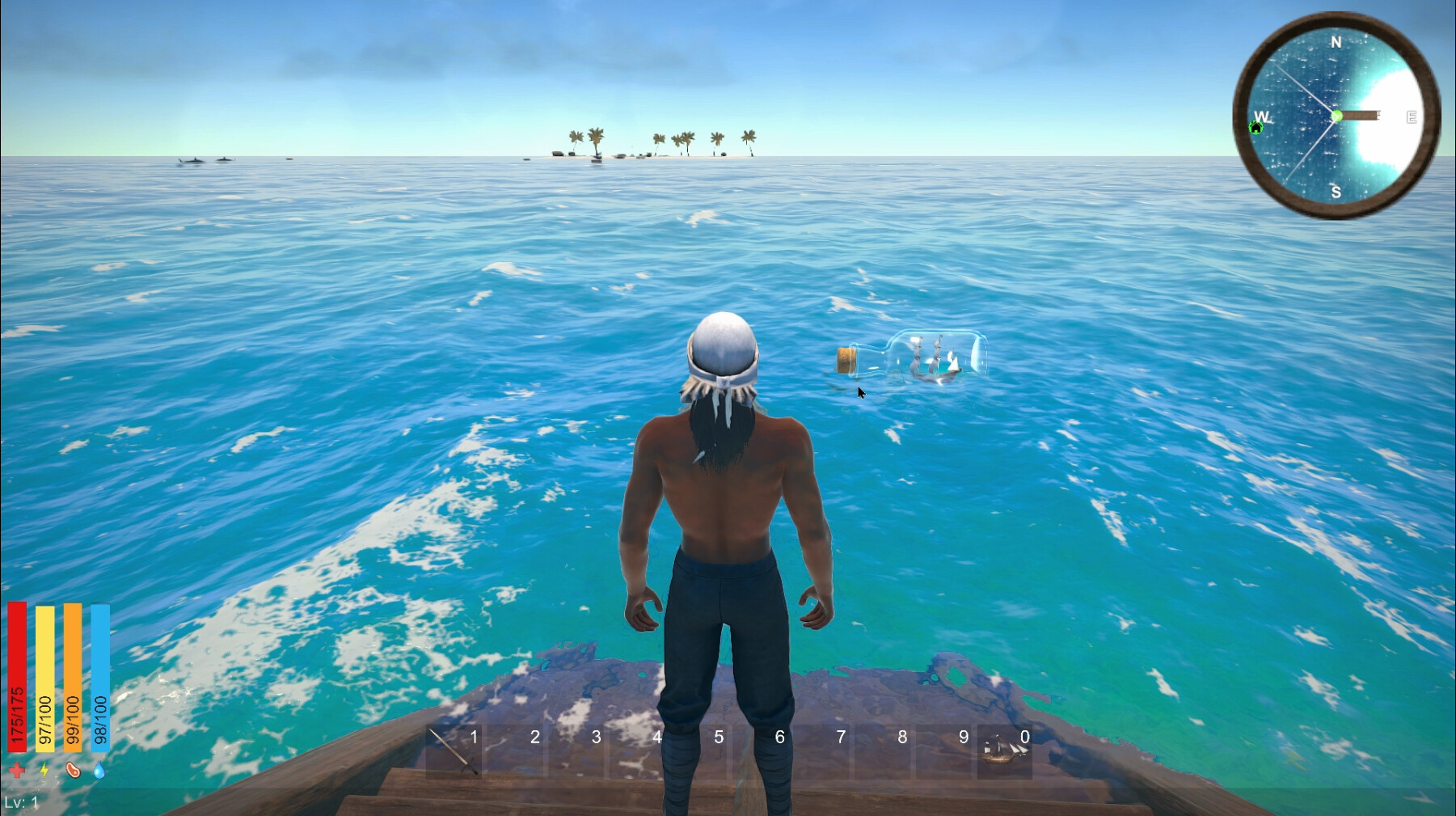Click the compass needle center
Image resolution: width=1456 pixels, height=816 pixels.
point(1337,116)
